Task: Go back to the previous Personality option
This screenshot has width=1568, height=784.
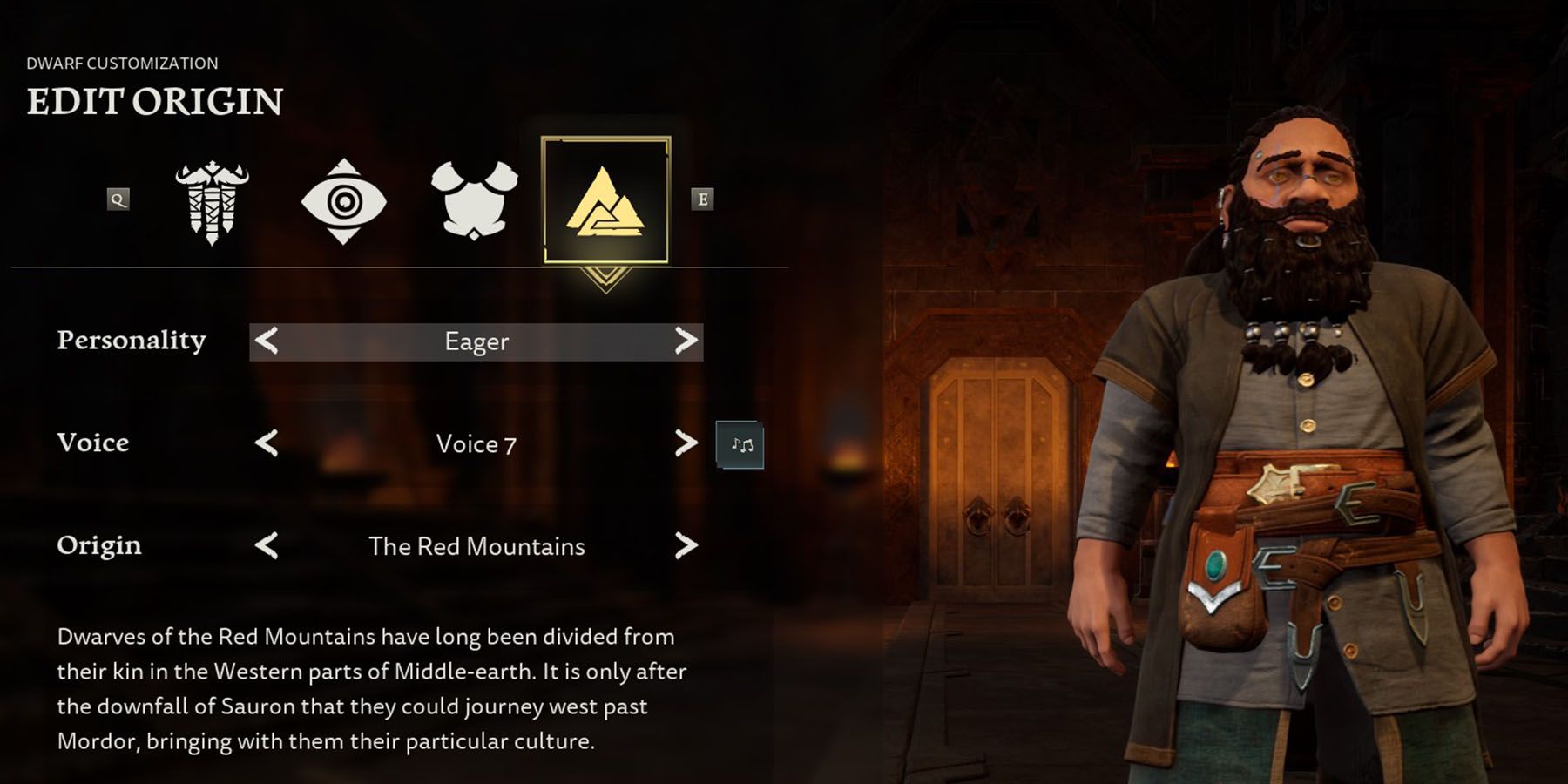Action: coord(267,341)
